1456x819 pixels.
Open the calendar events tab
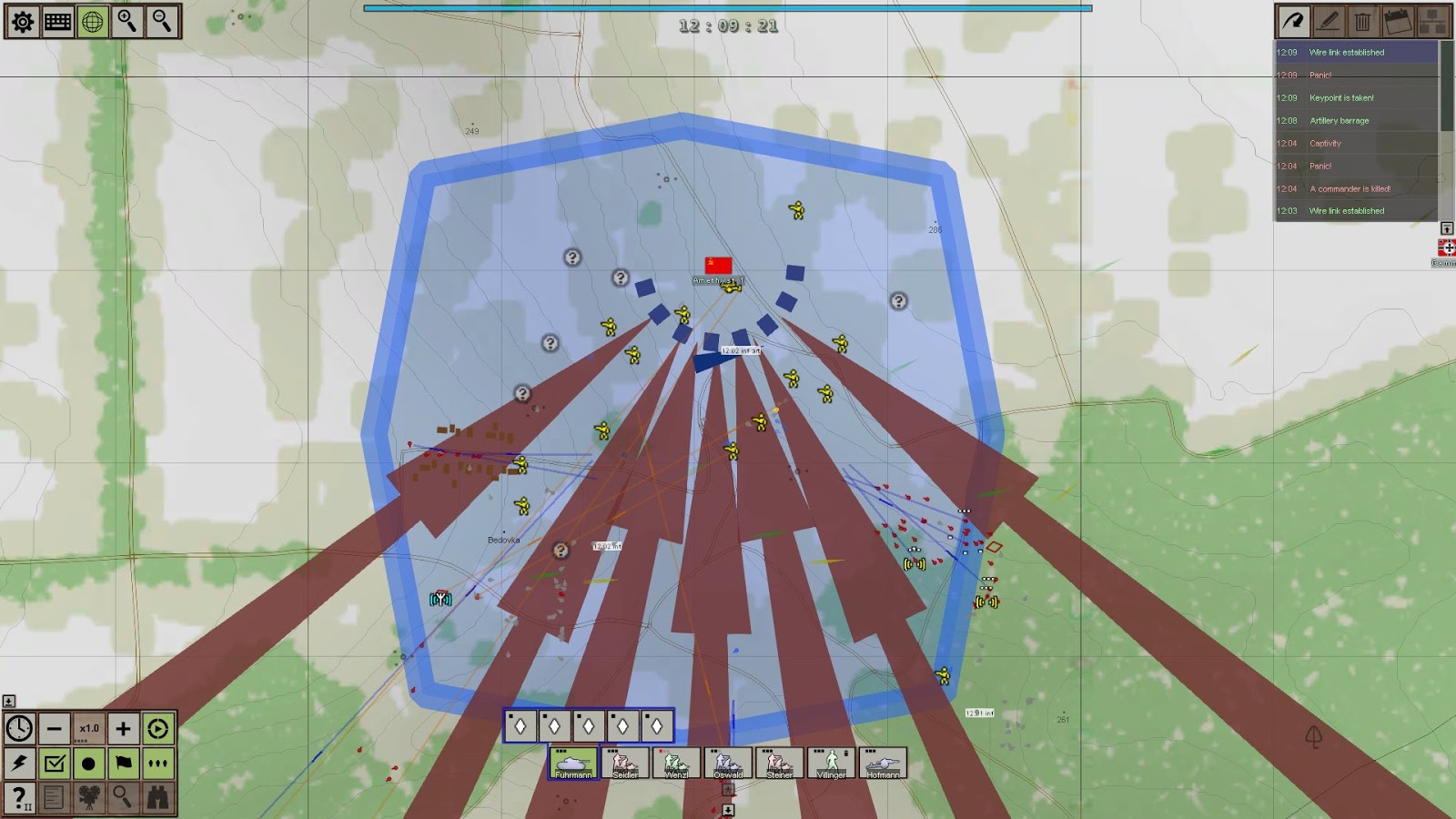[1396, 23]
